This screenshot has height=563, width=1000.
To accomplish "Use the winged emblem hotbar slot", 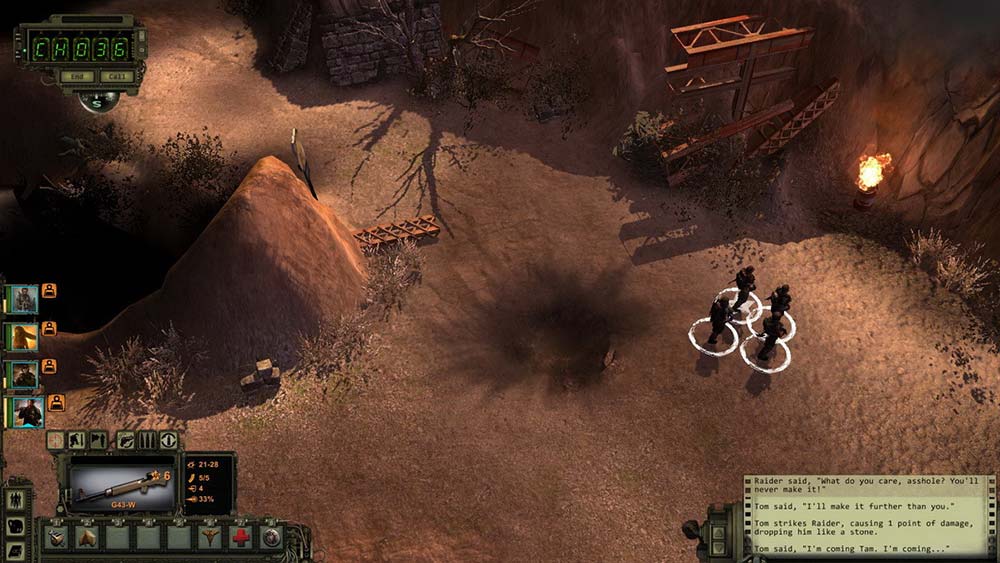I will coord(210,537).
